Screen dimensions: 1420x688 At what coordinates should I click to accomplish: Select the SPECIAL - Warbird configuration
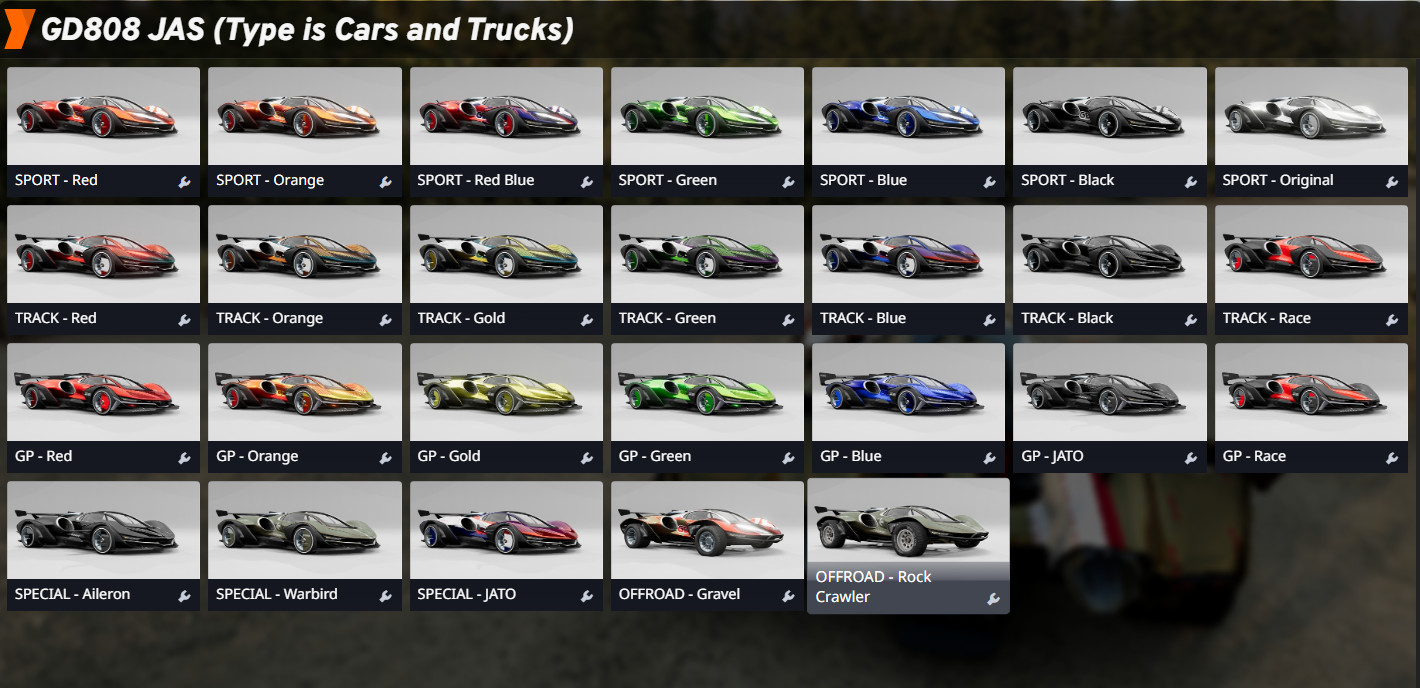304,532
